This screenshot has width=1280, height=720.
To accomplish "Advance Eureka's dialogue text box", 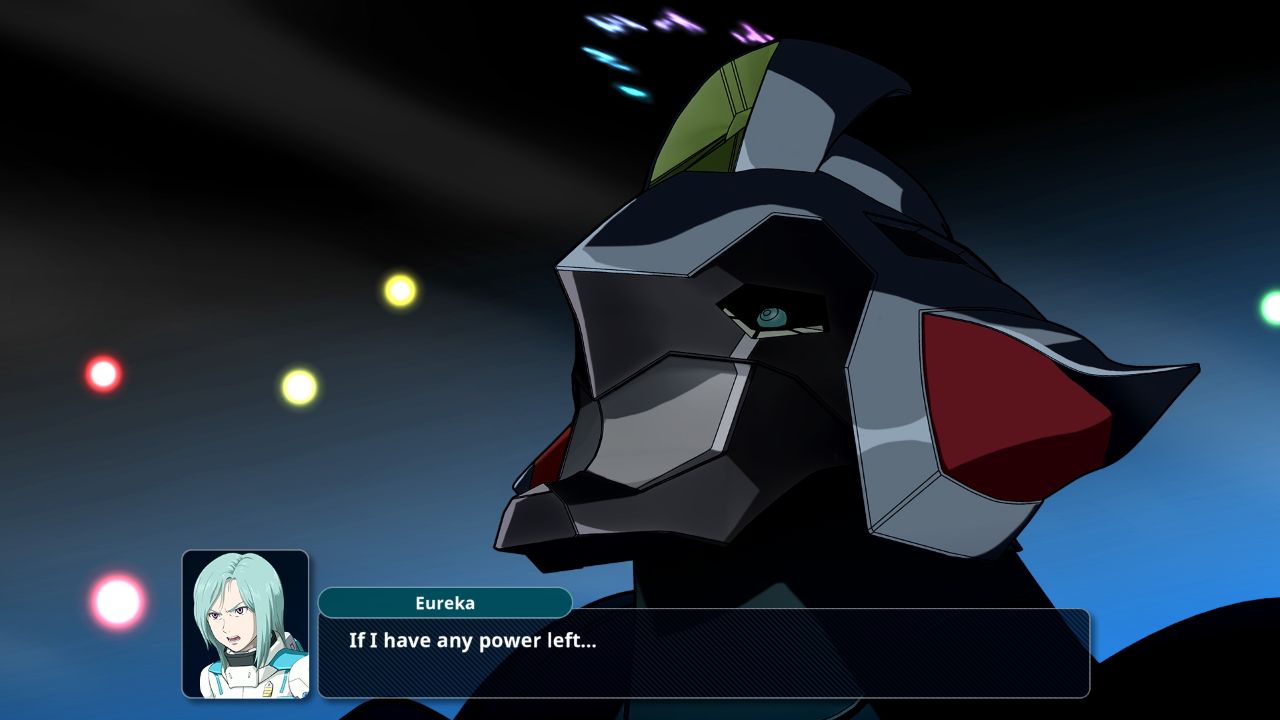I will point(703,652).
